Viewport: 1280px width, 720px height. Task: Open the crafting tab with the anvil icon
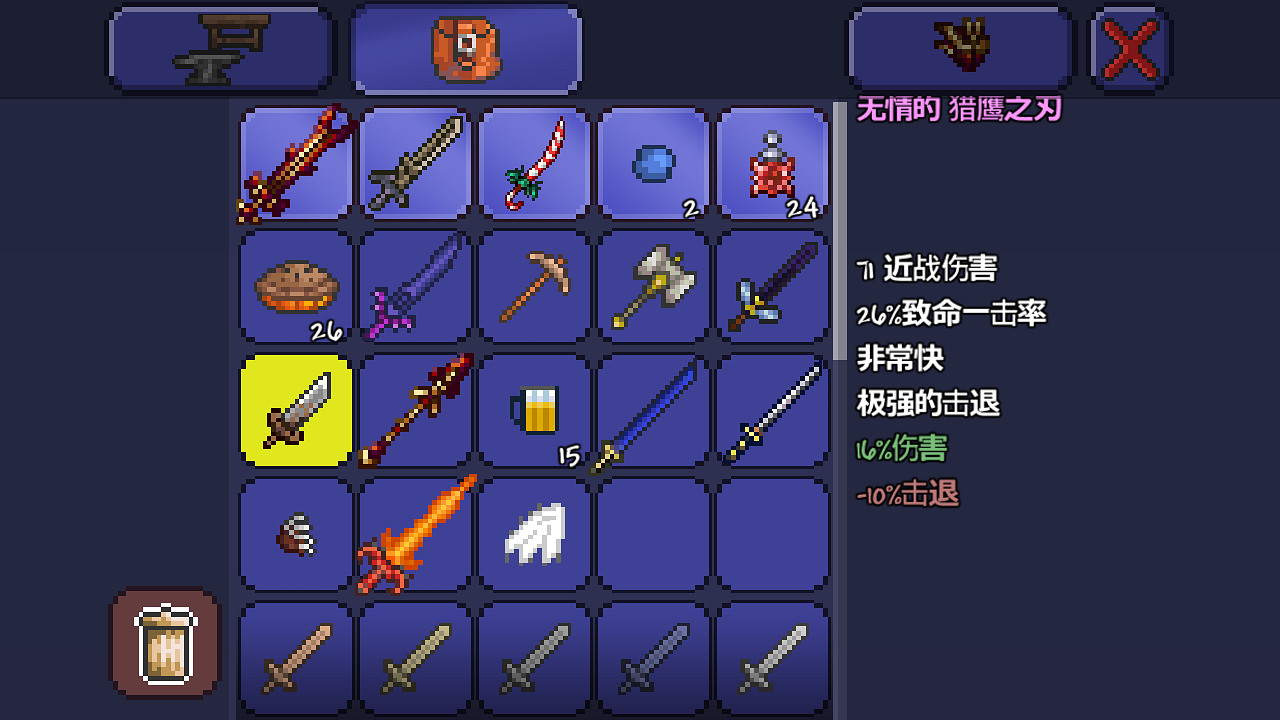pyautogui.click(x=220, y=47)
